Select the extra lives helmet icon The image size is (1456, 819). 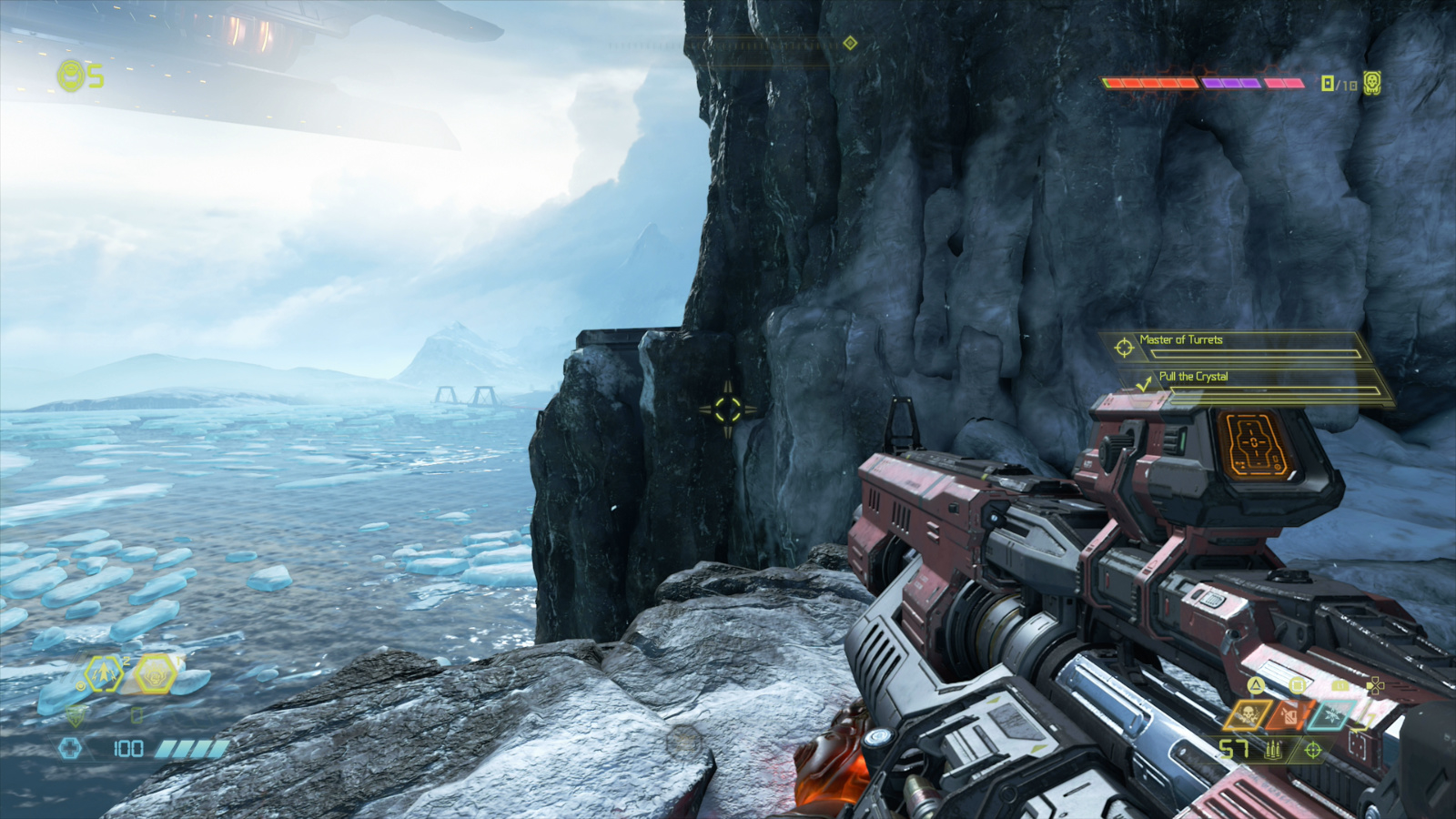[70, 76]
